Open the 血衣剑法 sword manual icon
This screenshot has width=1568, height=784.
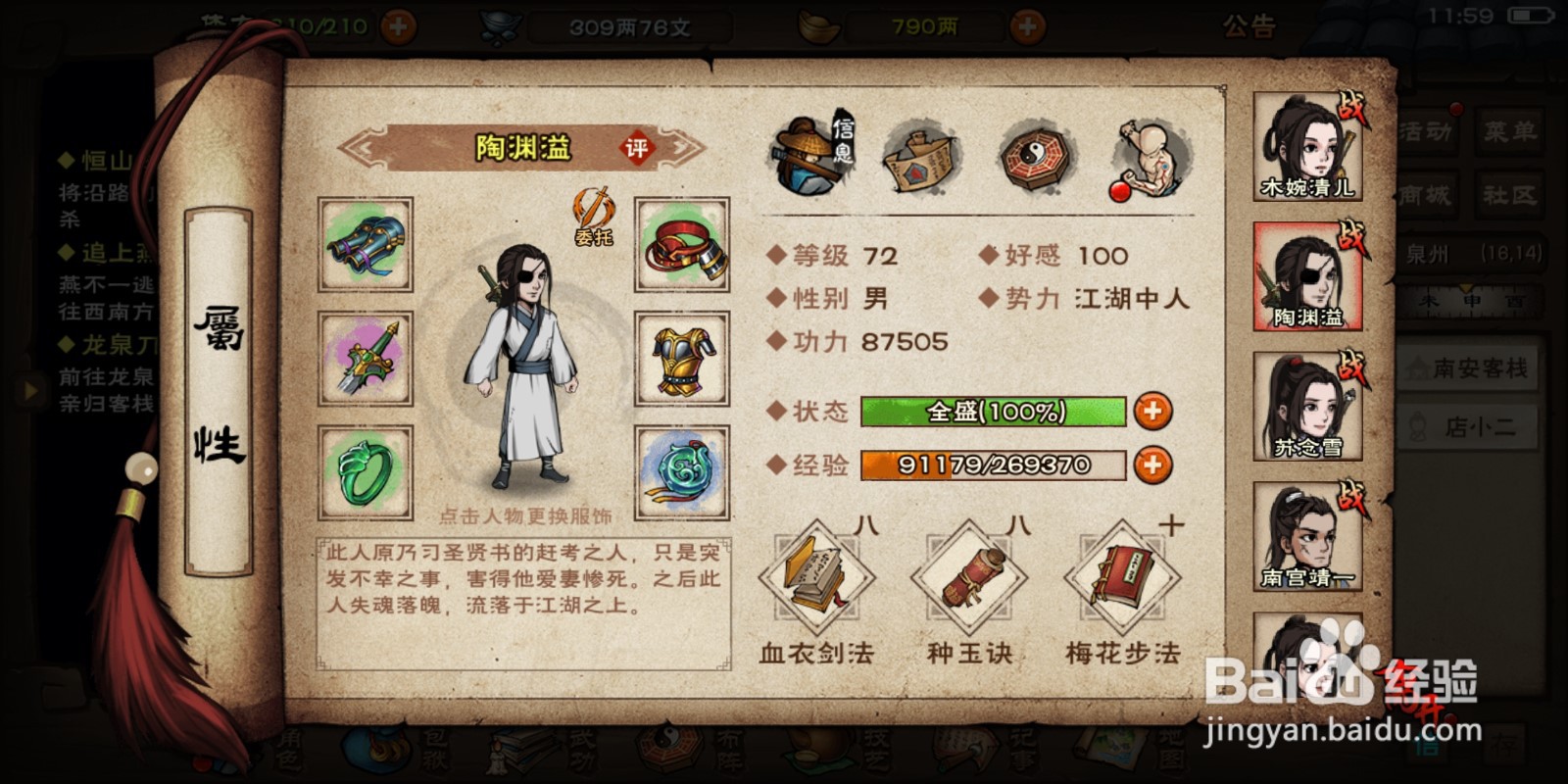(813, 578)
